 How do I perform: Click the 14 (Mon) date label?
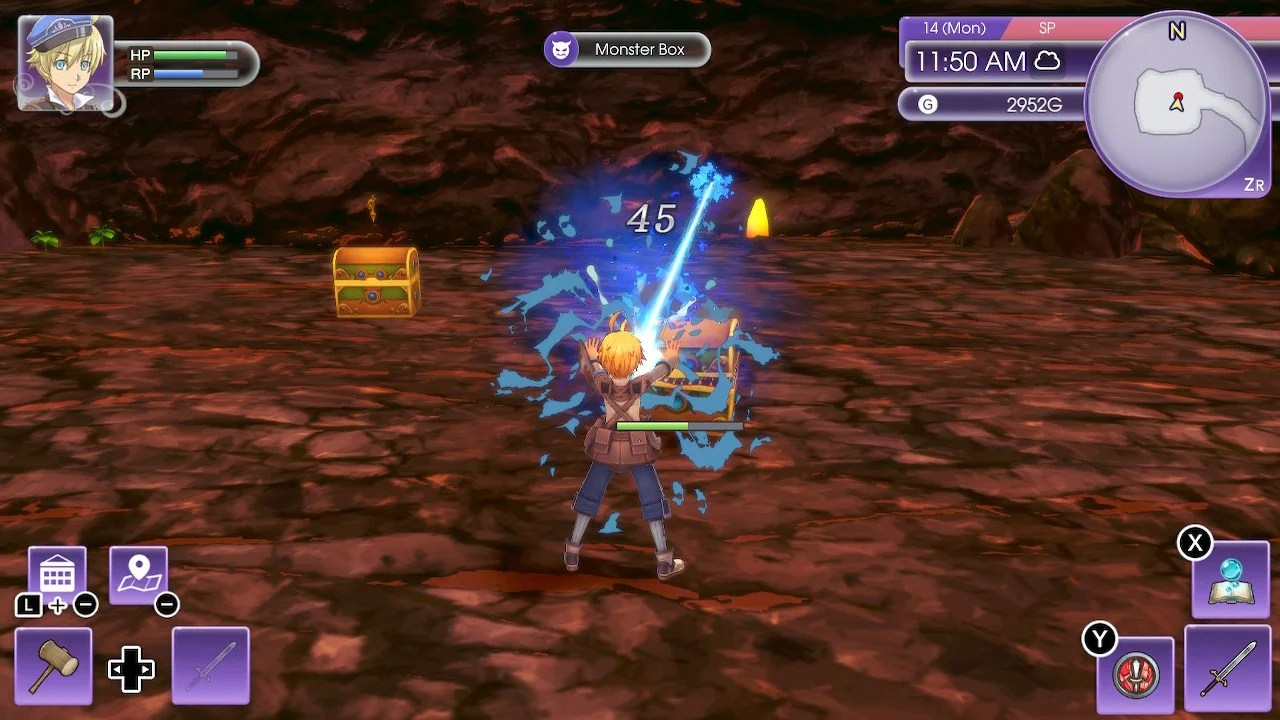953,28
